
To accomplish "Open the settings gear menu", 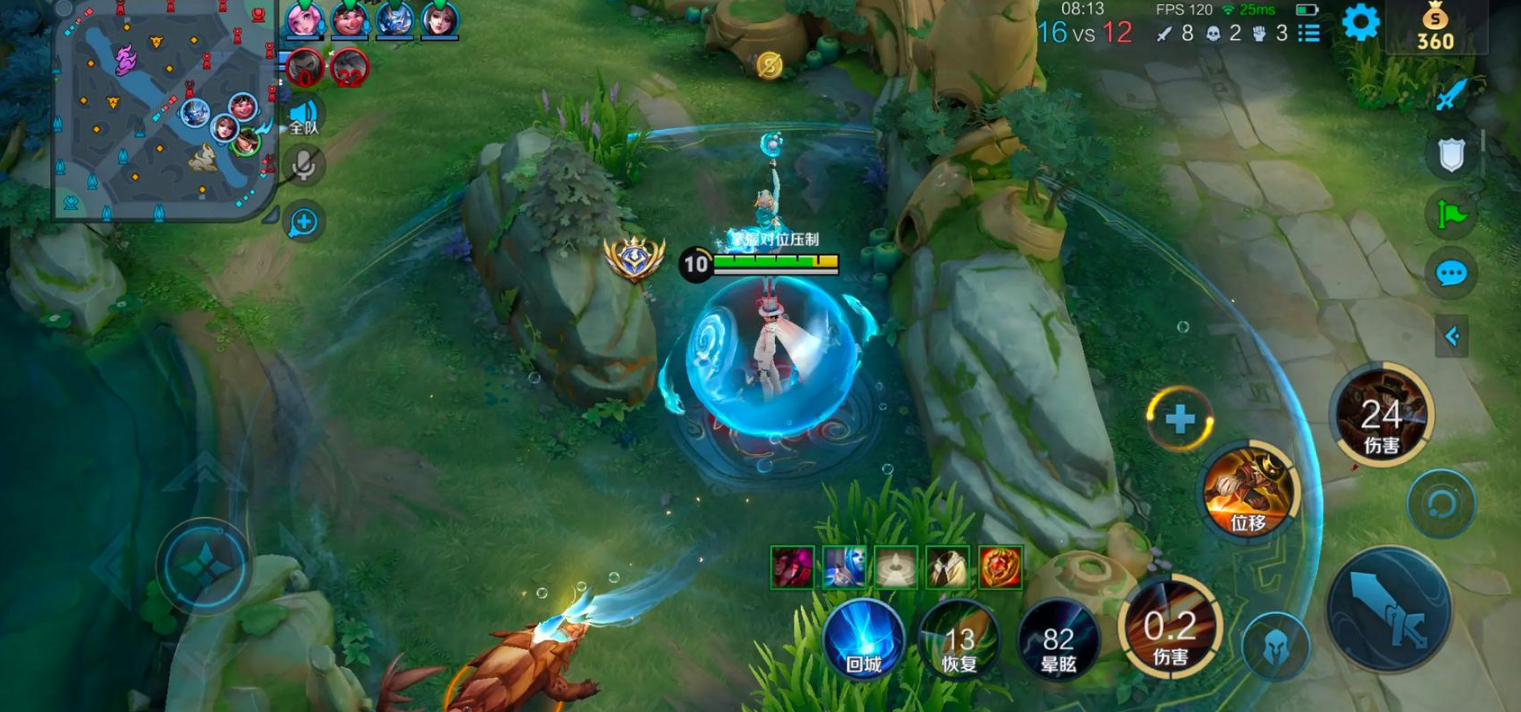I will (x=1360, y=22).
